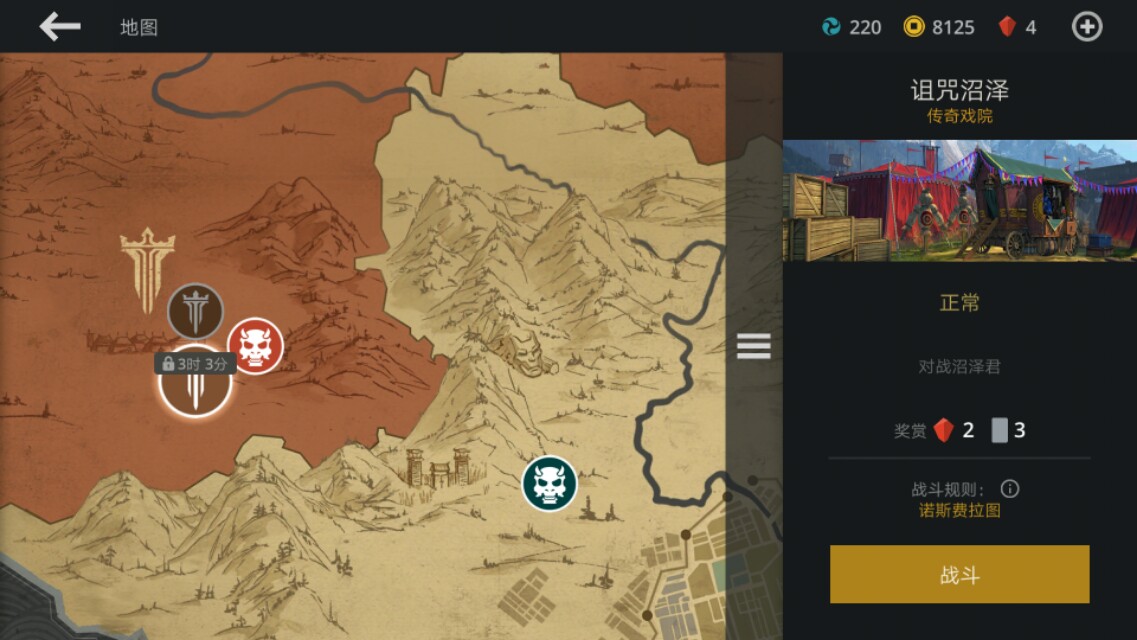This screenshot has width=1137, height=640.
Task: Select the teal demon mask map marker
Action: pos(549,484)
